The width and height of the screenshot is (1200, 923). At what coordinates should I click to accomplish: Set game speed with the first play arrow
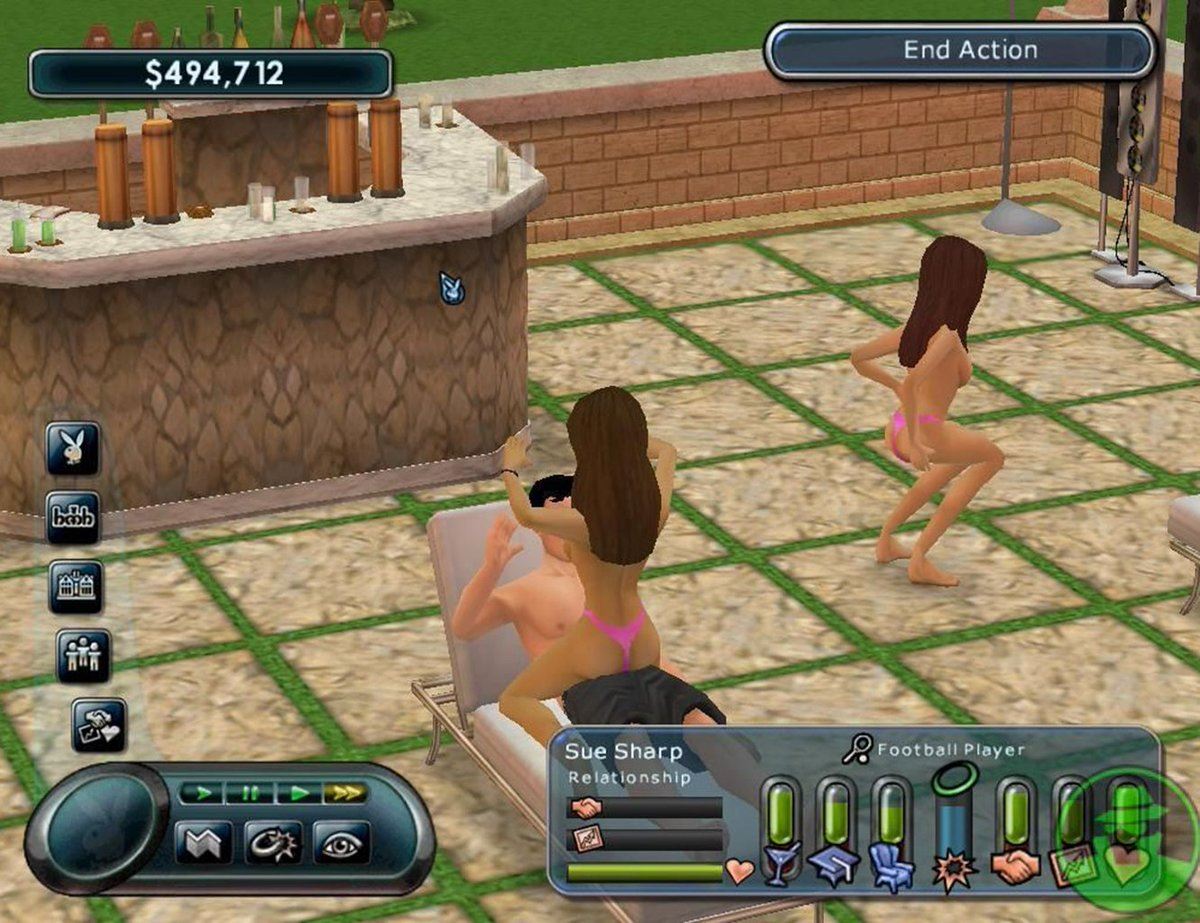pos(203,793)
